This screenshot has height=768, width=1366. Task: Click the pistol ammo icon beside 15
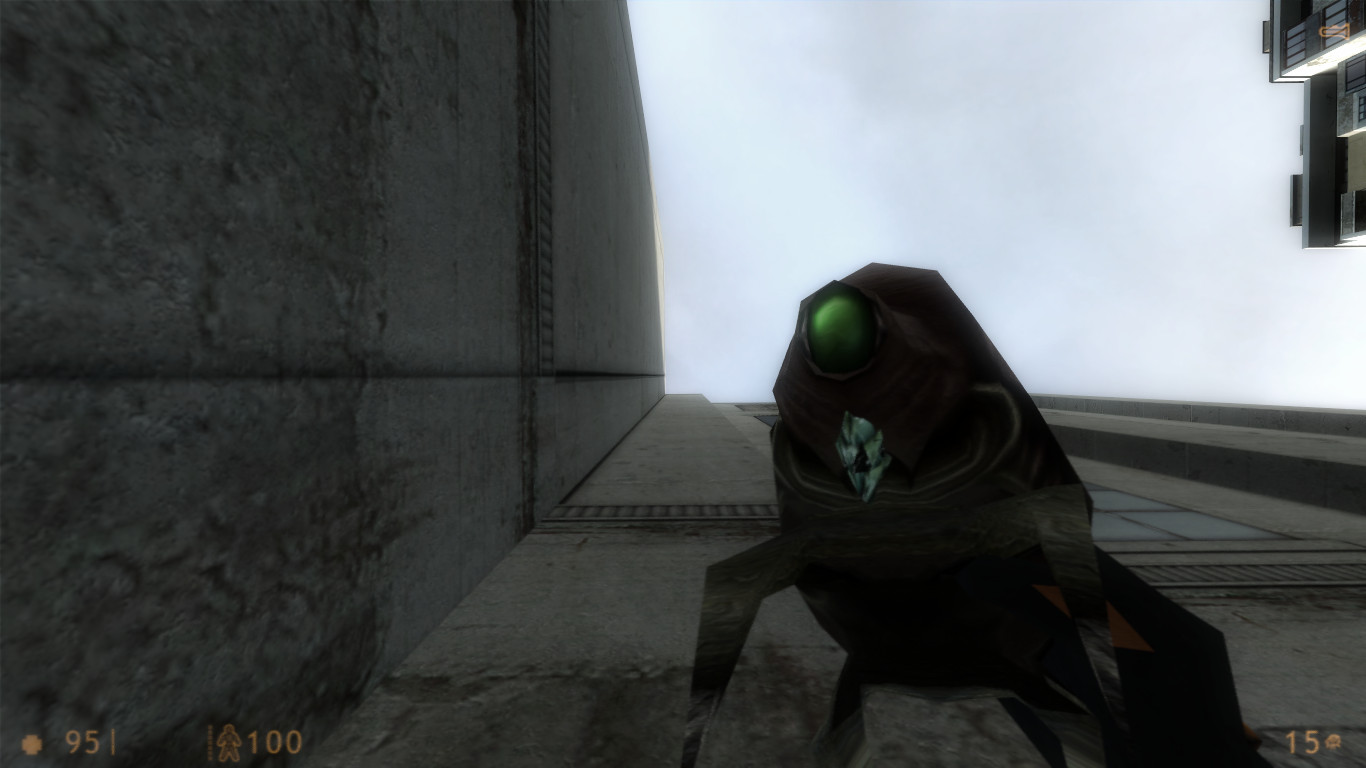[x=1332, y=741]
